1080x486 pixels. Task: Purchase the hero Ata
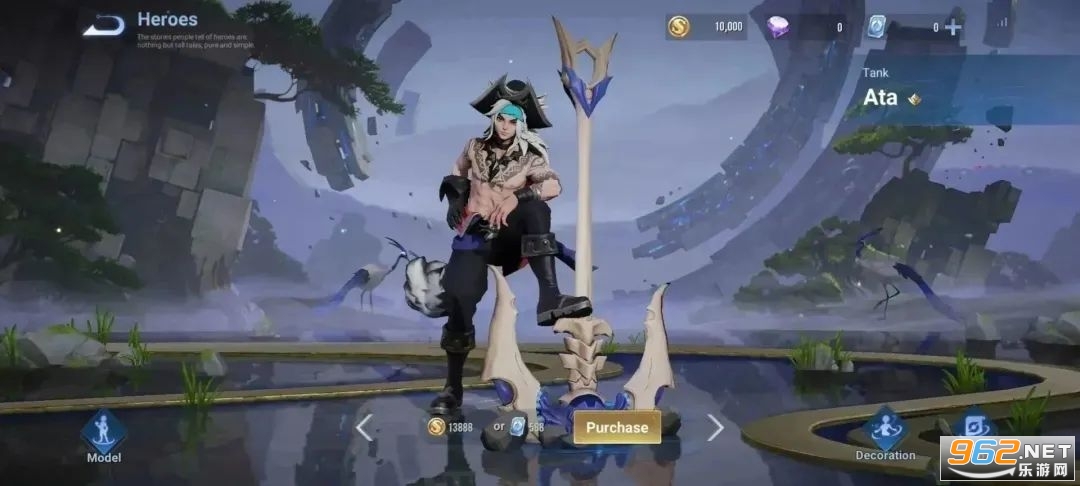pyautogui.click(x=617, y=427)
